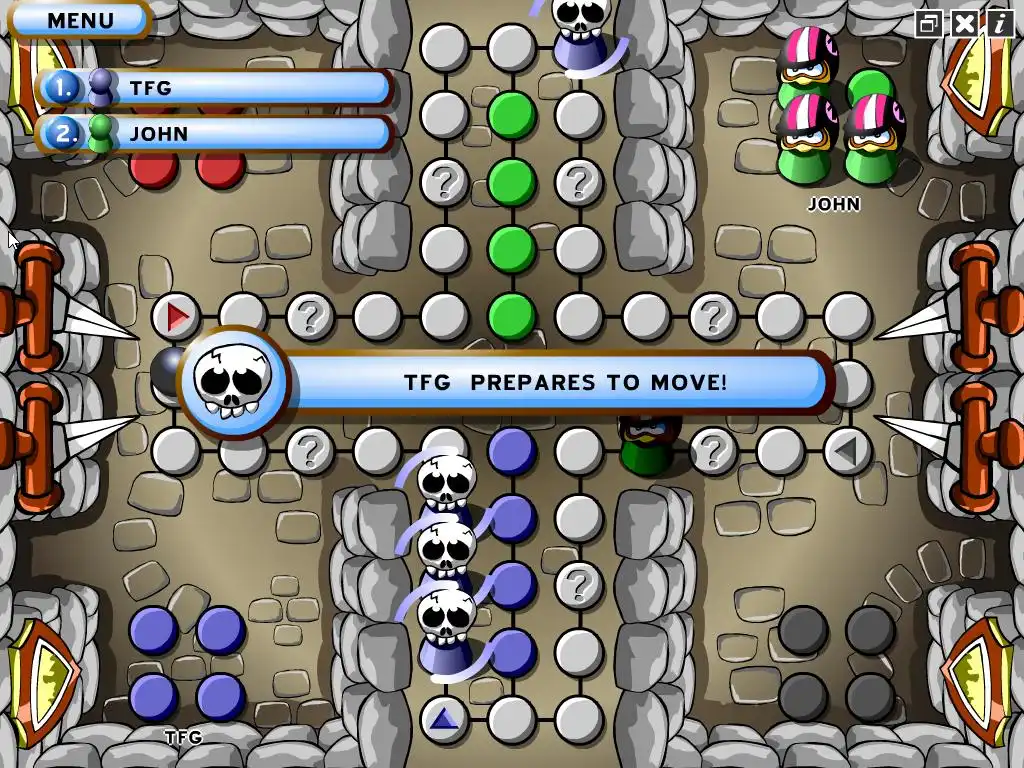The width and height of the screenshot is (1024, 768).
Task: Toggle windowed mode with the overlapping squares icon
Action: pyautogui.click(x=929, y=23)
